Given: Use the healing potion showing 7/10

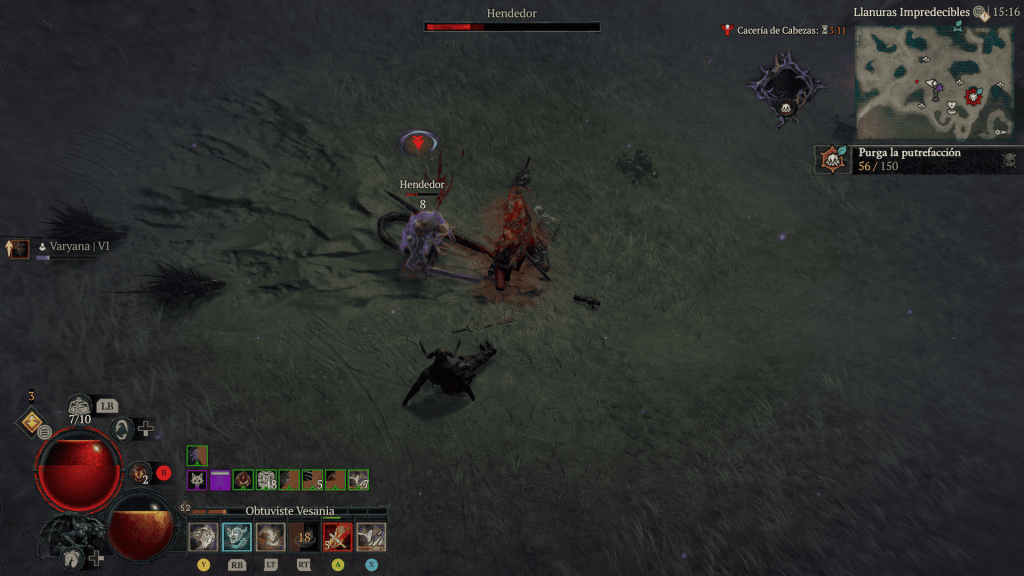Looking at the screenshot, I should 79,407.
